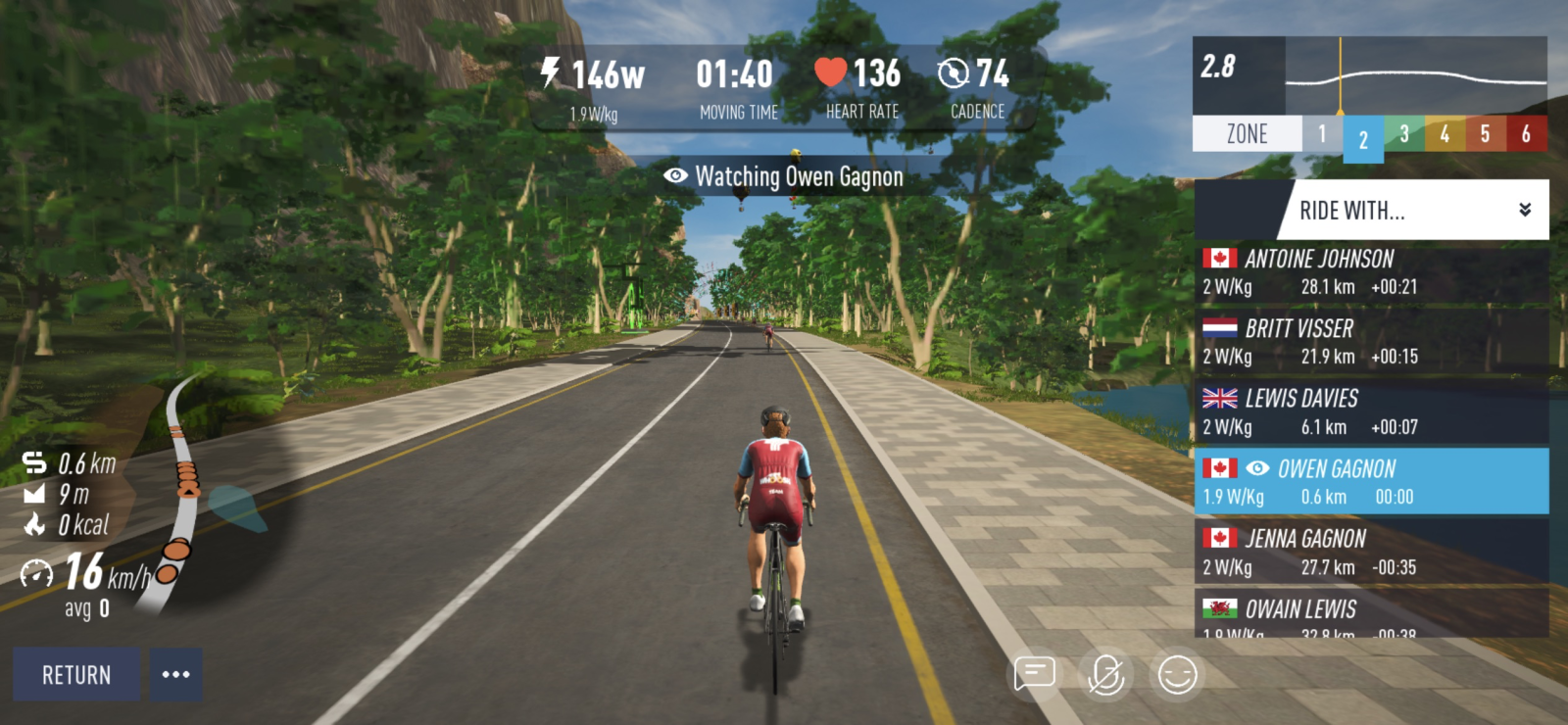1568x725 pixels.
Task: Open the chat message bubble
Action: [1035, 674]
